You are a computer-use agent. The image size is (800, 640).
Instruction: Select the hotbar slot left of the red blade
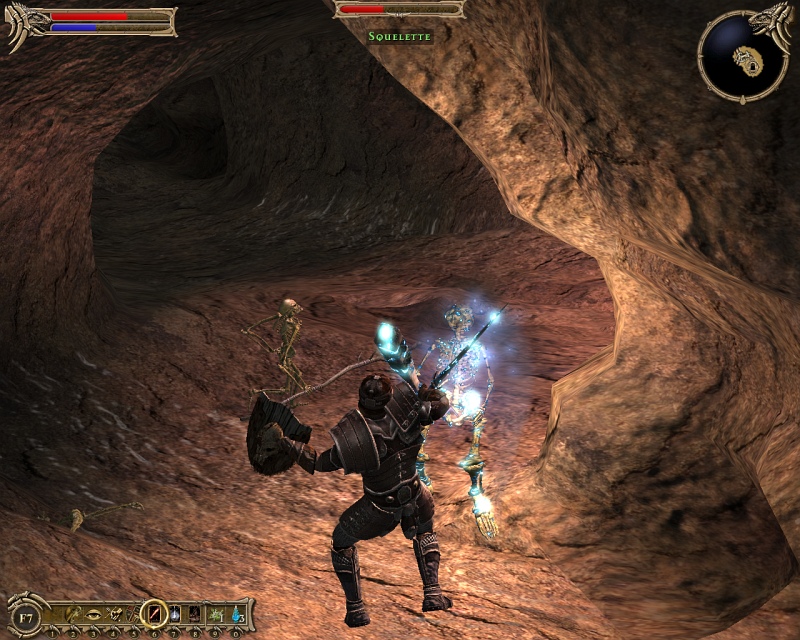pos(133,613)
